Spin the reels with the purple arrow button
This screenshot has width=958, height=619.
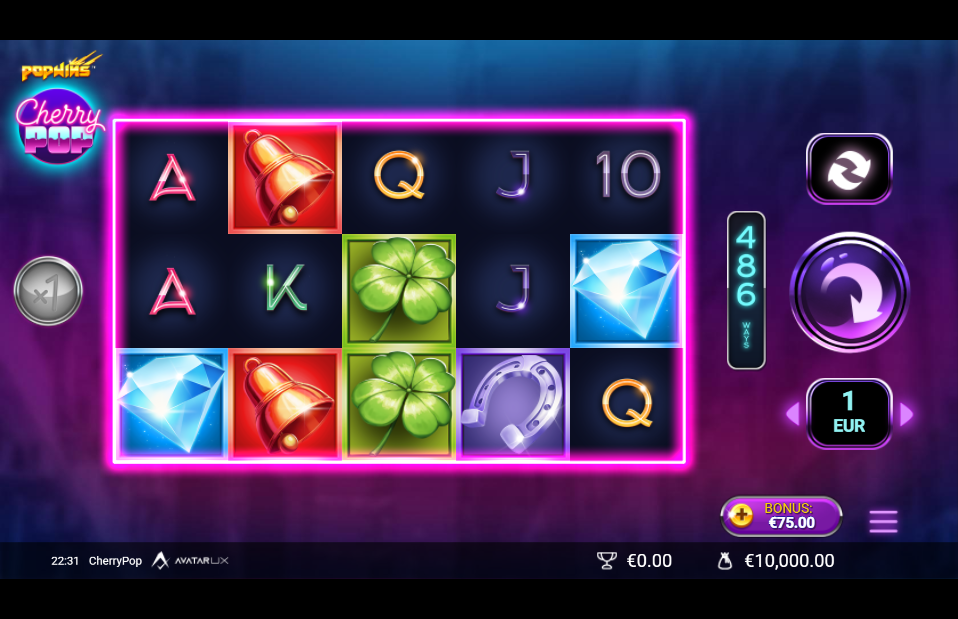click(x=849, y=292)
